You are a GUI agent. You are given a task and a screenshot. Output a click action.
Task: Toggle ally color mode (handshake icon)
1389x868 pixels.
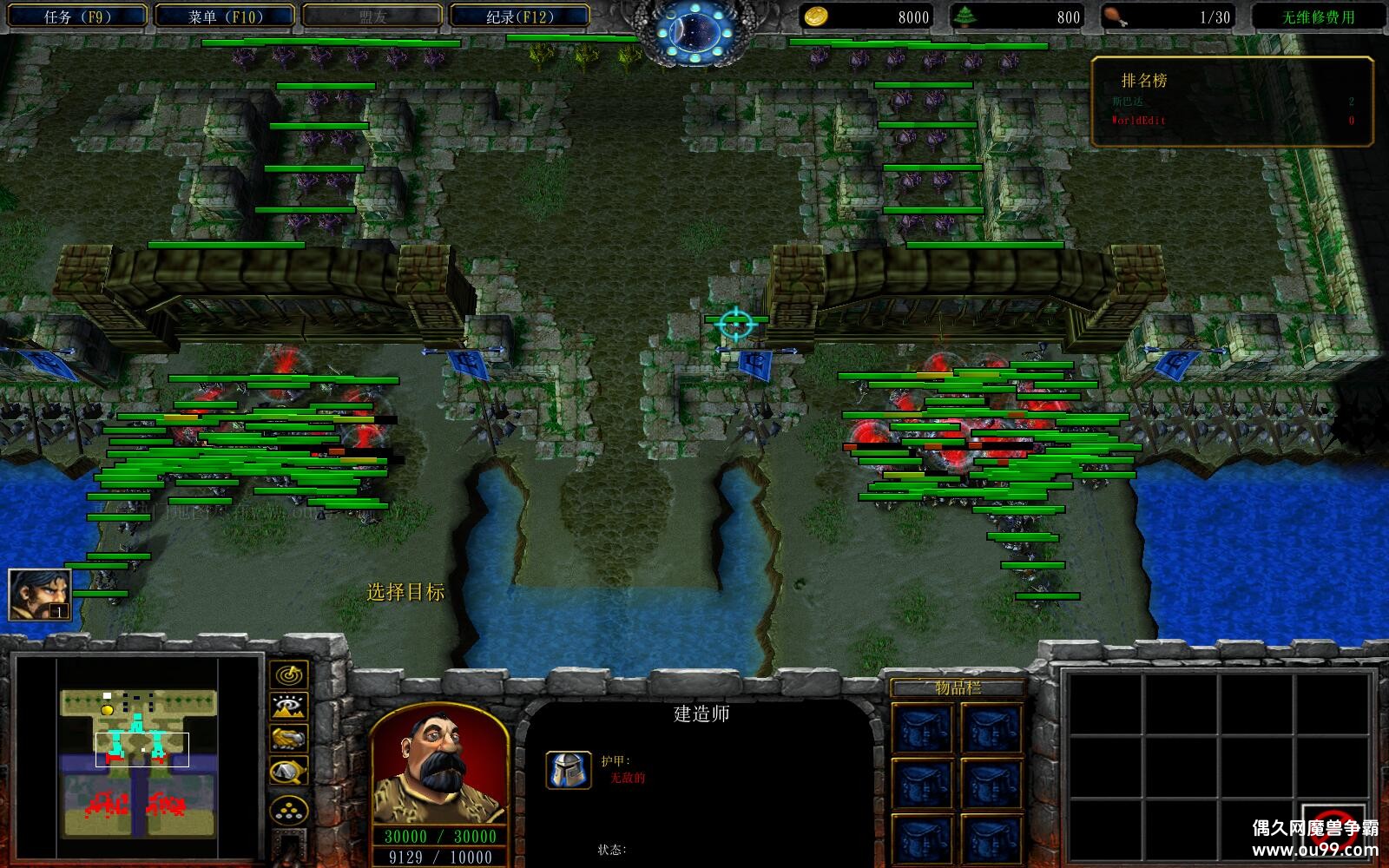[288, 739]
